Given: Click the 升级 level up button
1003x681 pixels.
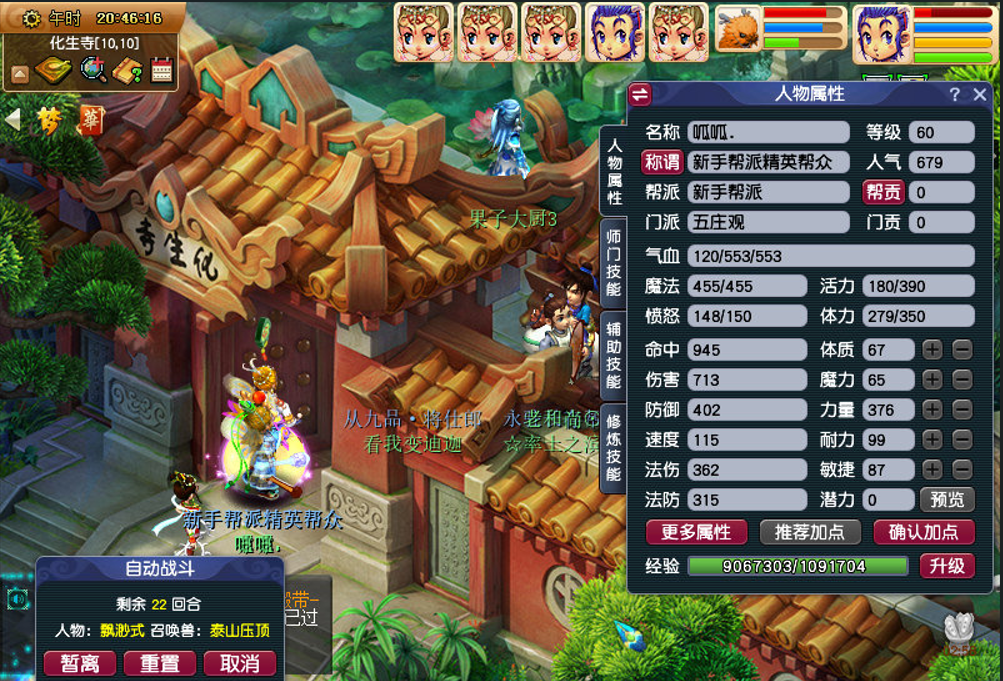Looking at the screenshot, I should [946, 566].
